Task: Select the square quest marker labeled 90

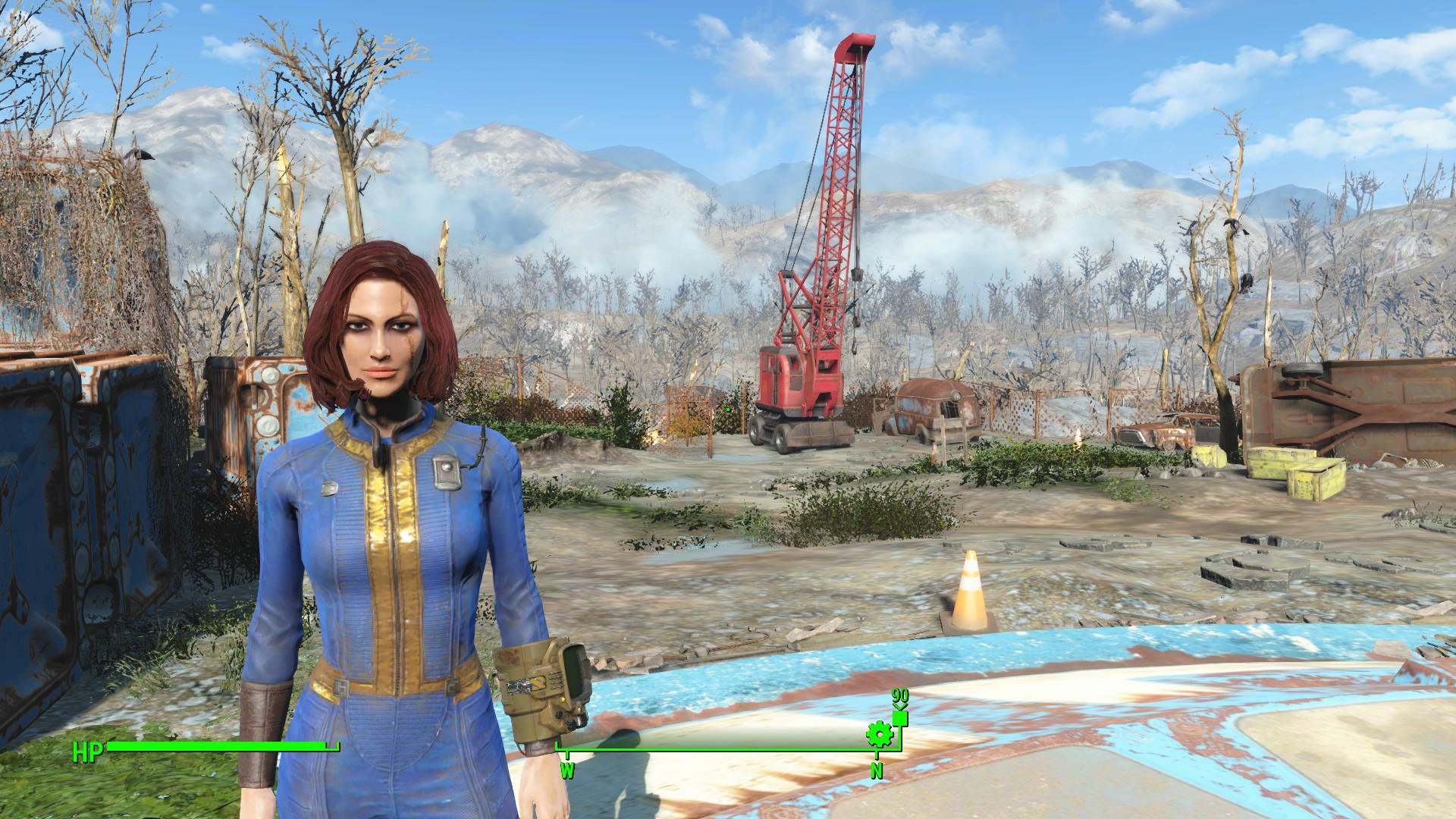Action: coord(900,719)
